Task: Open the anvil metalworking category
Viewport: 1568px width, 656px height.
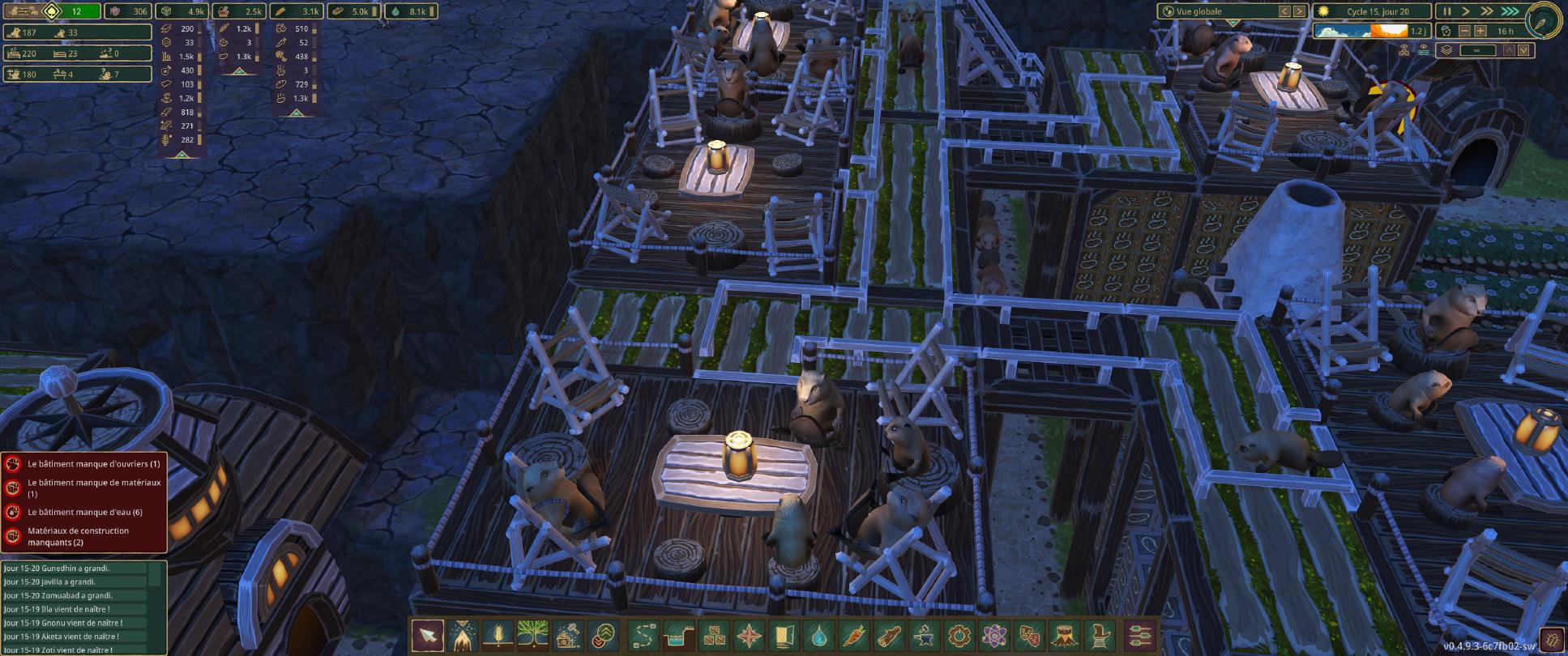Action: click(925, 635)
